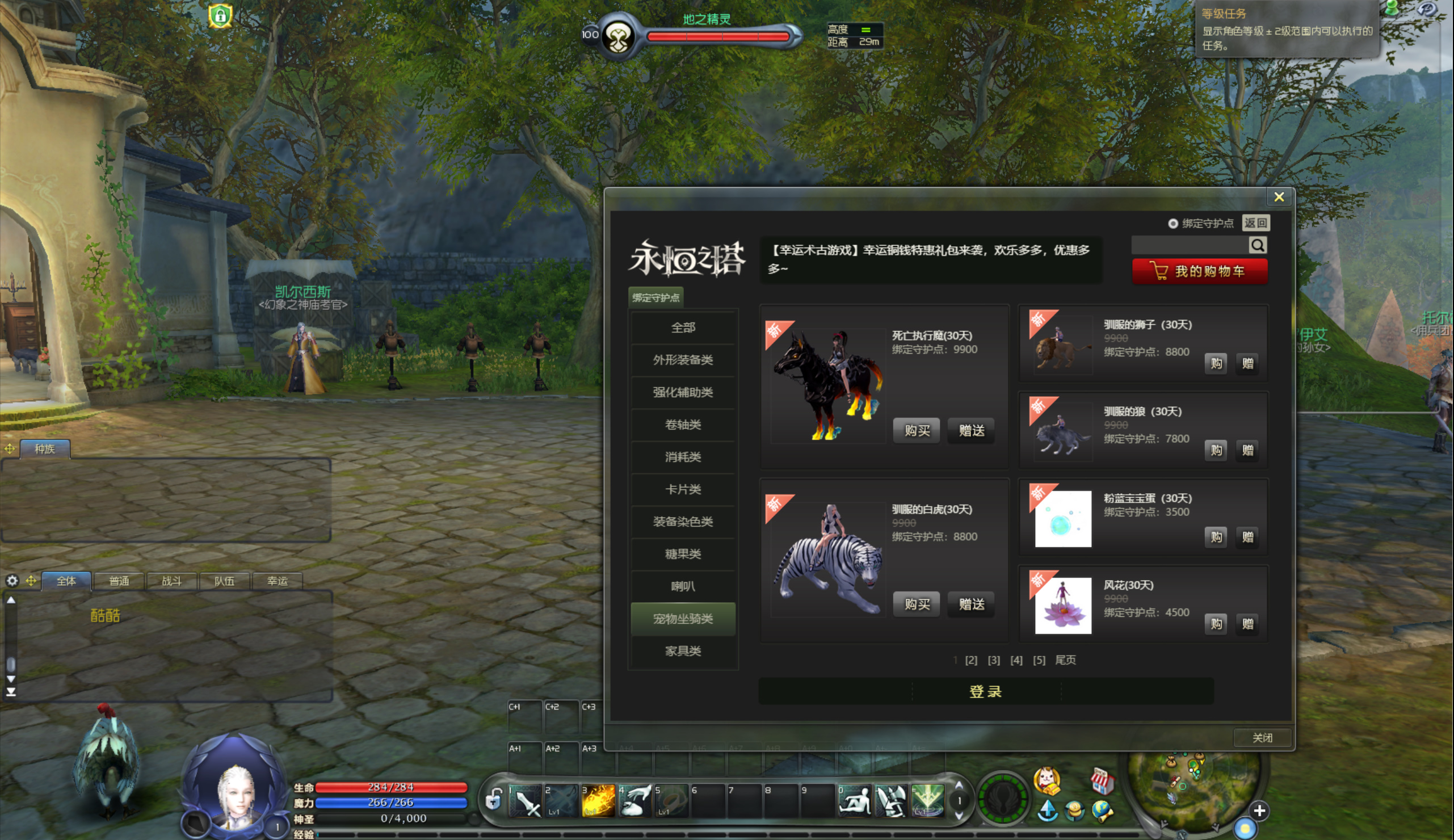
Task: Open 我的购物车 shopping cart
Action: [x=1200, y=271]
